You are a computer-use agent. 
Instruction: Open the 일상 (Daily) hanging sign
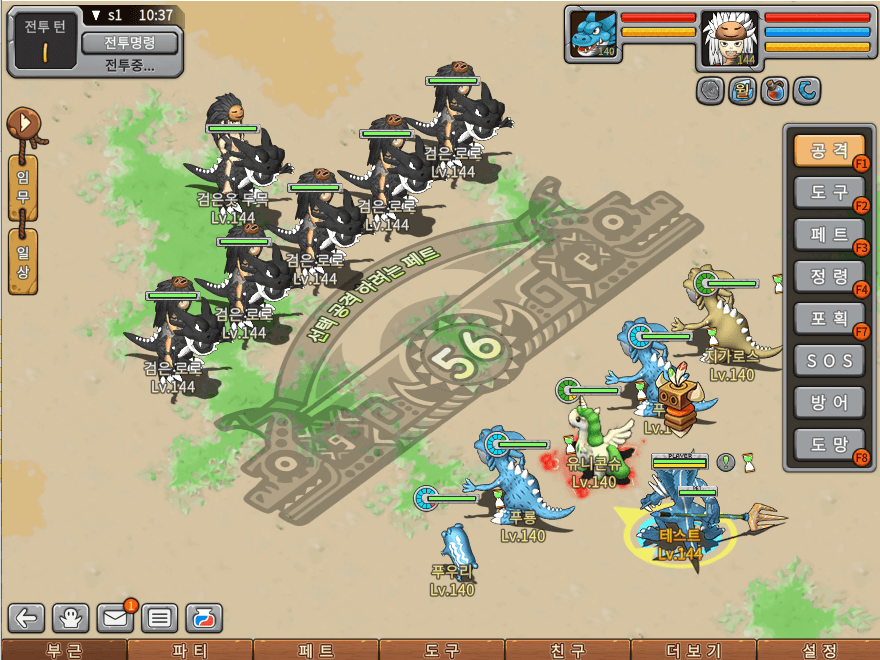[22, 261]
